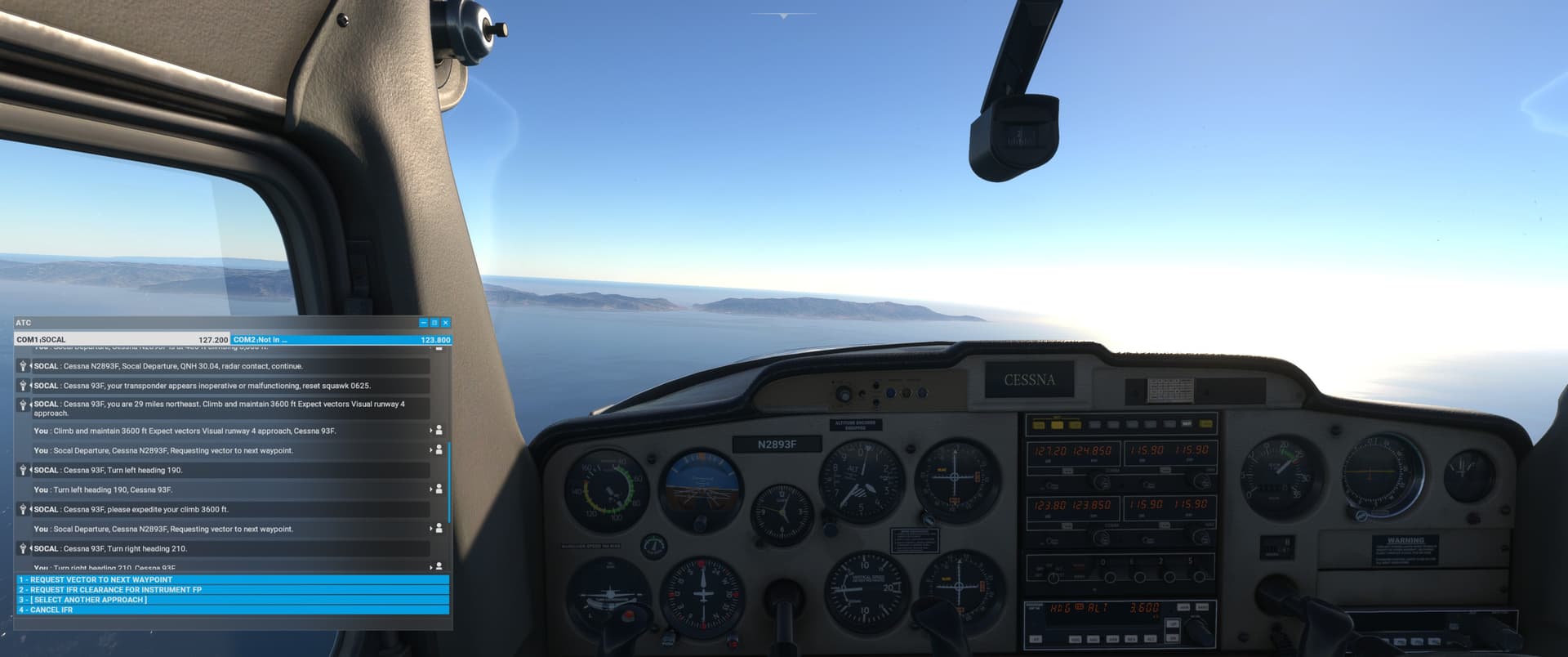1568x657 pixels.
Task: Click the loudspeaker icon beside the radar contact message
Action: coord(22,366)
